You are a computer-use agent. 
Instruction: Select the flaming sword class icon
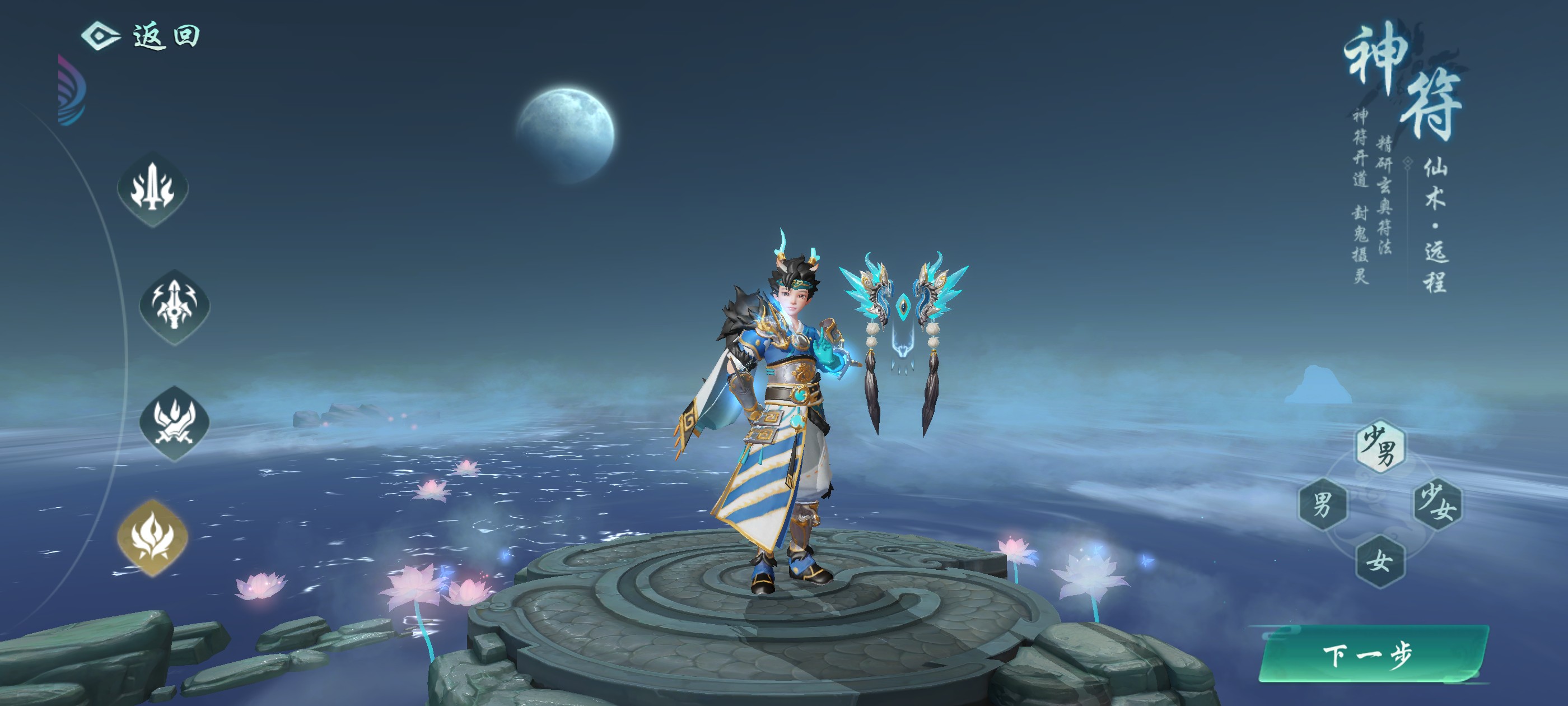153,189
